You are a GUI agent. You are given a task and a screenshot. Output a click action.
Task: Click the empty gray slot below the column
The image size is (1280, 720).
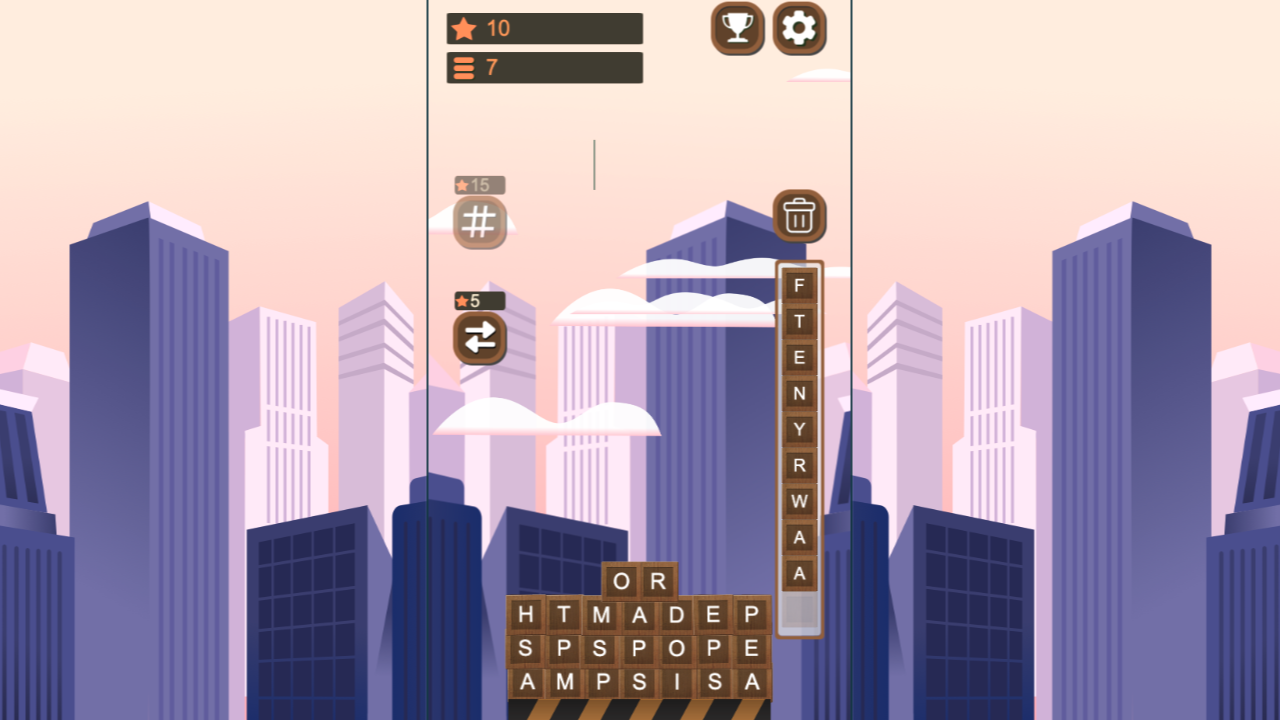click(797, 610)
